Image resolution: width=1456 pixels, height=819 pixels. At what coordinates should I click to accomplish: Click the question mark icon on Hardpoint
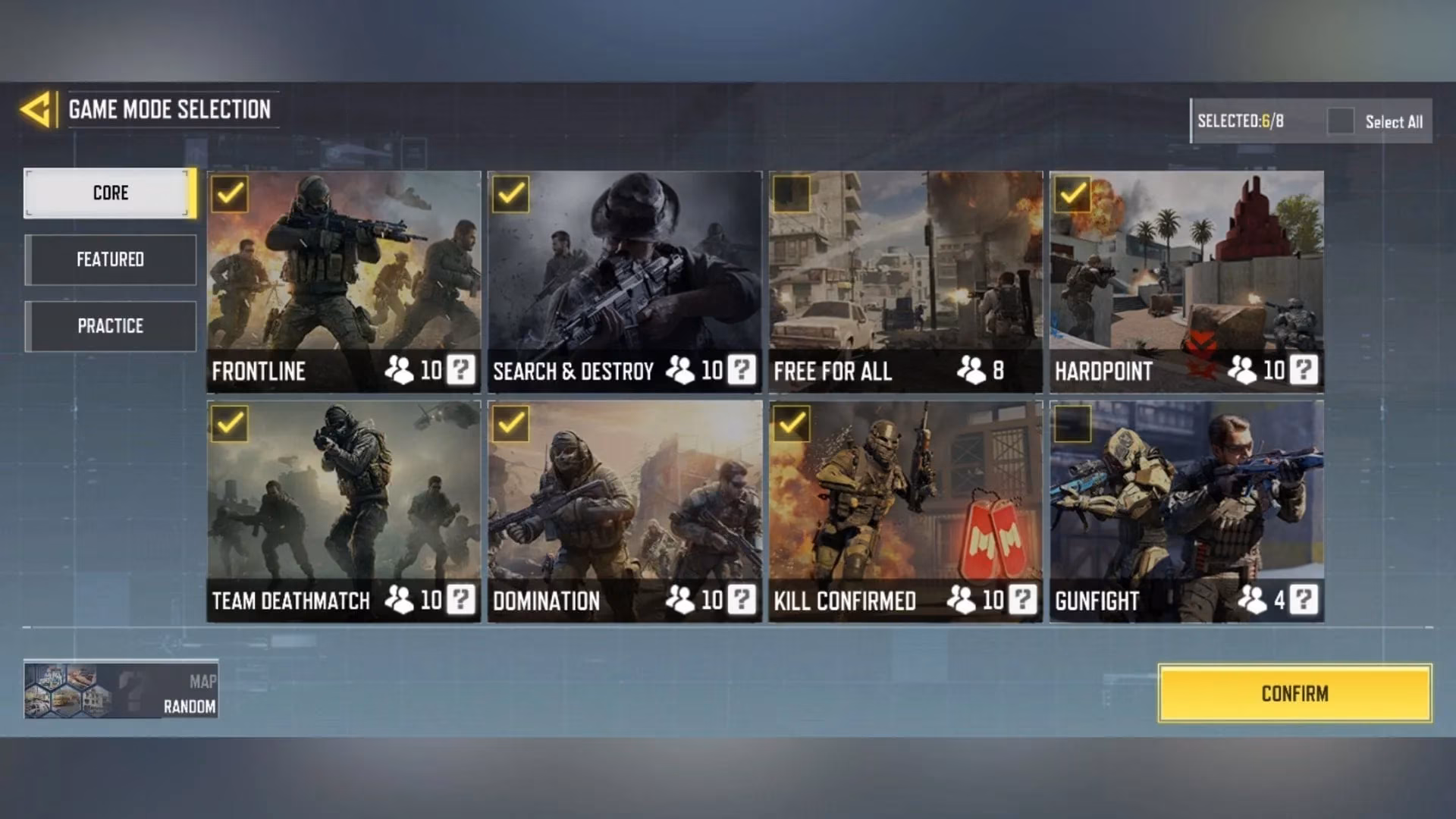[x=1304, y=371]
